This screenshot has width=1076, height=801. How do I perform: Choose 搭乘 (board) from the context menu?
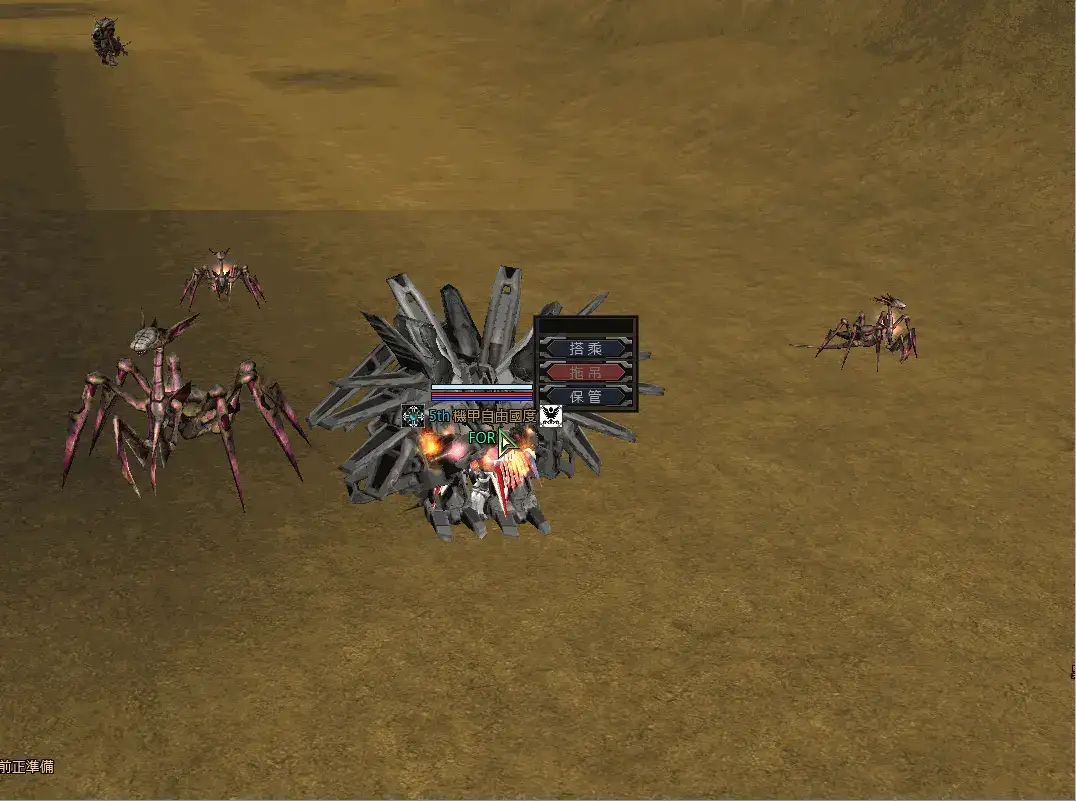coord(586,349)
